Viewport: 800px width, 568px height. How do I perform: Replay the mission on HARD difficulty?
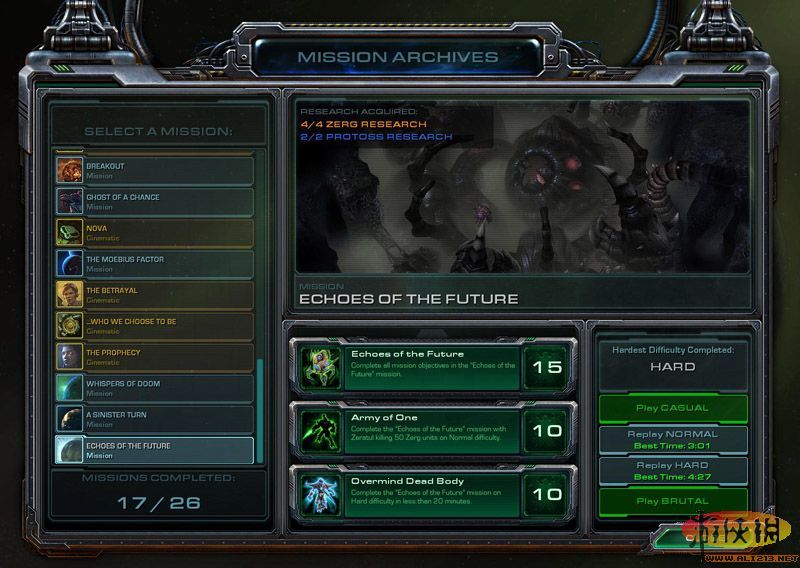(x=672, y=470)
